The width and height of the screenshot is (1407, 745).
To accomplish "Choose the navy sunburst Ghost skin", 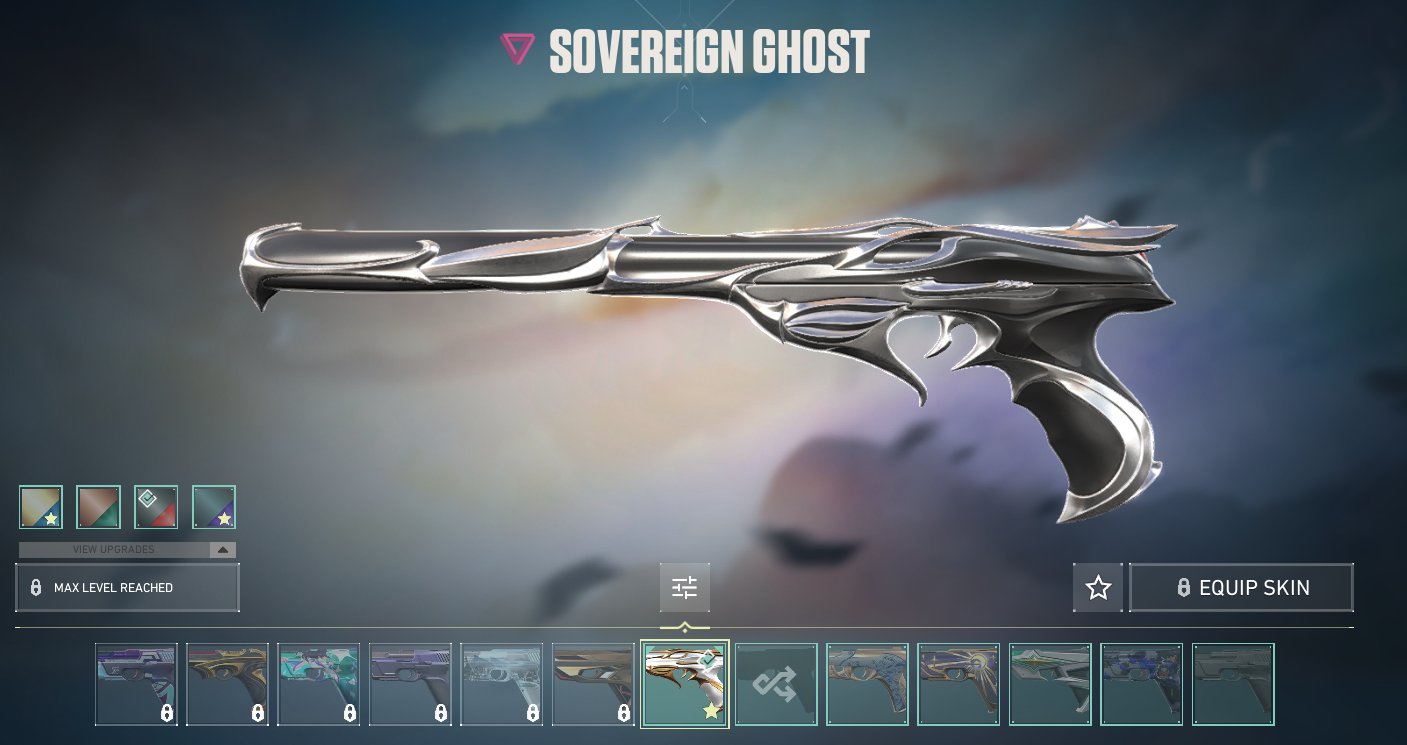I will (958, 684).
